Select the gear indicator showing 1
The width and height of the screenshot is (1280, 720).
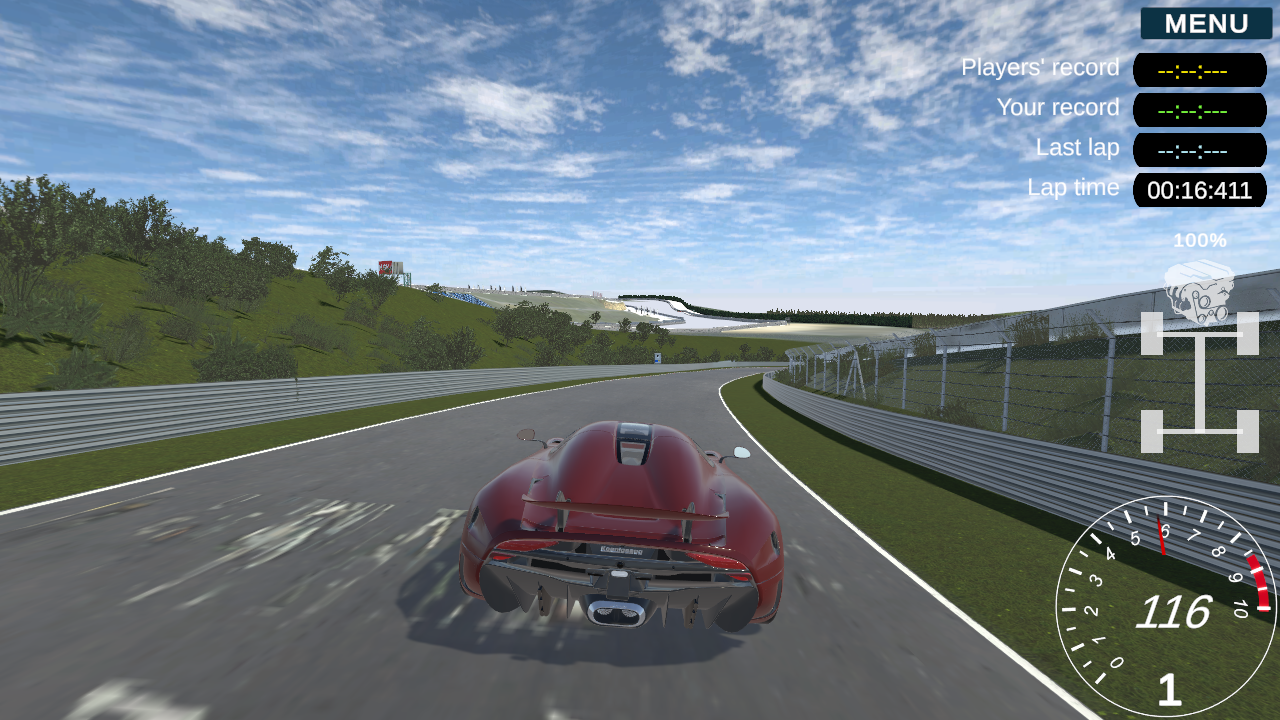pyautogui.click(x=1169, y=690)
